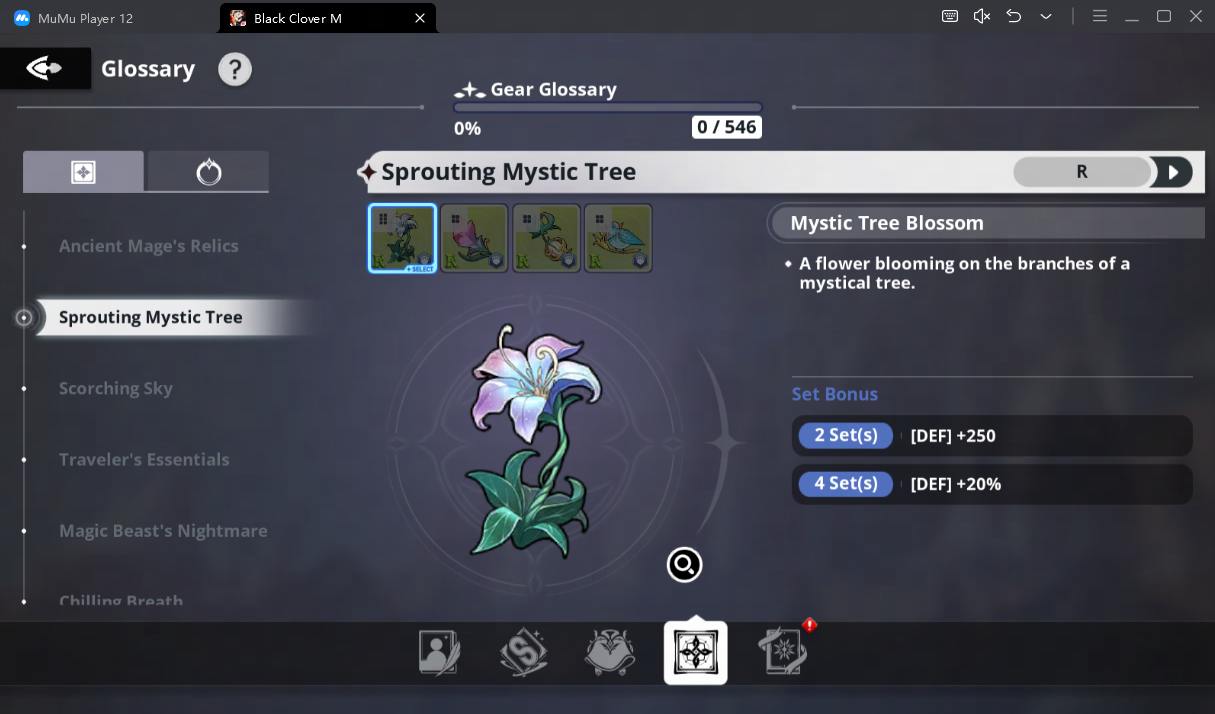Image resolution: width=1215 pixels, height=714 pixels.
Task: Select the gear set tab with square emblem
Action: point(83,172)
